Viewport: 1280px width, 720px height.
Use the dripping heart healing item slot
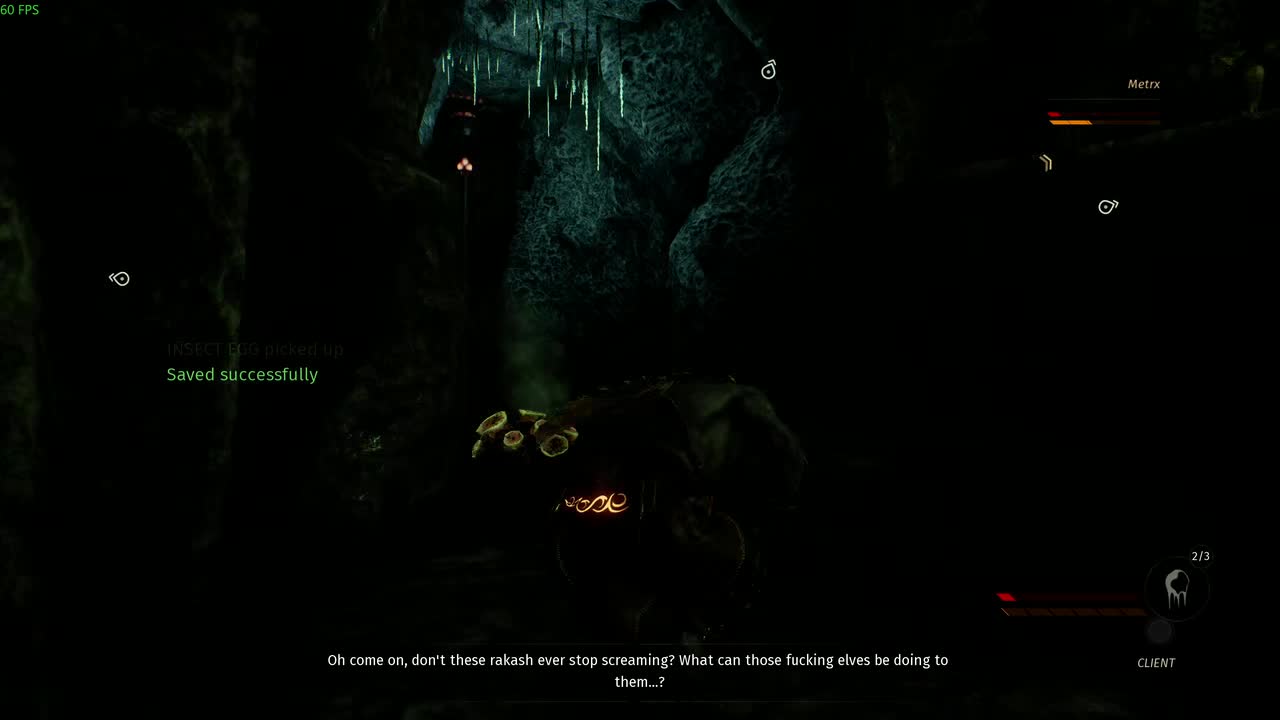tap(1177, 589)
